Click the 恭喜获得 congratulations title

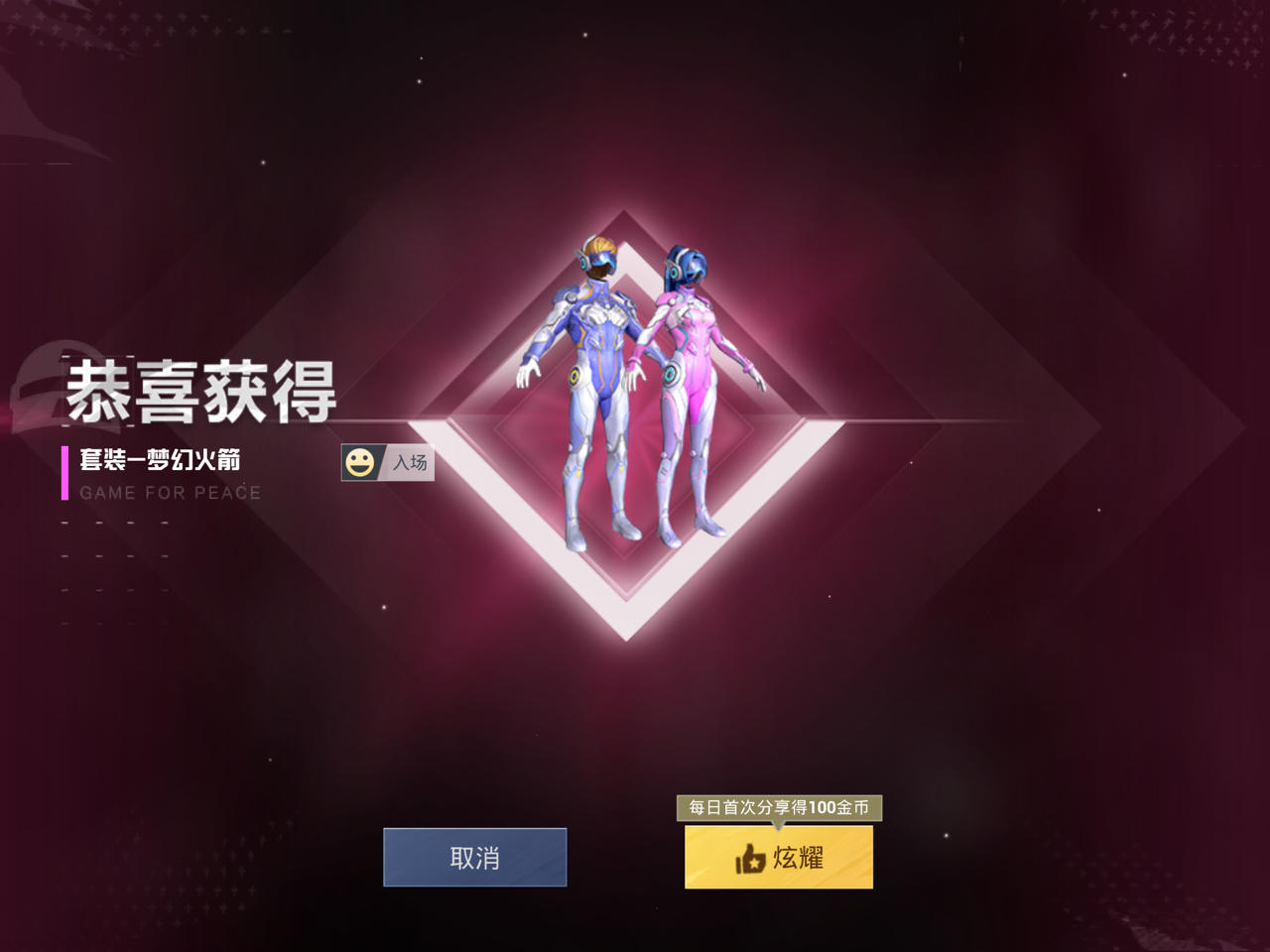203,389
